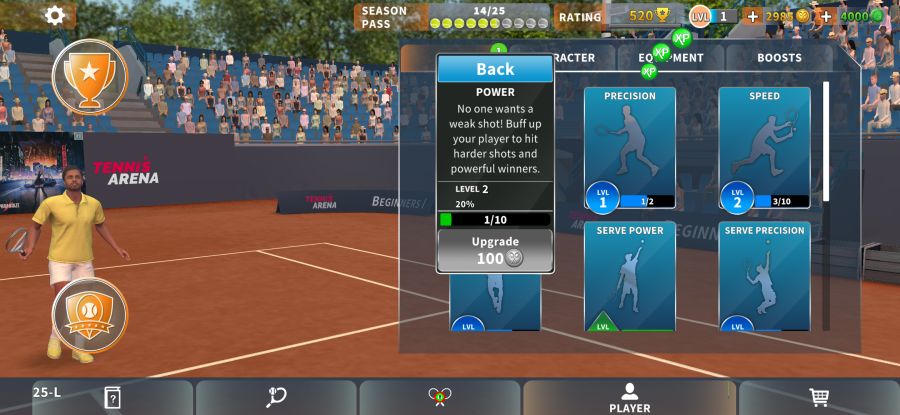Image resolution: width=900 pixels, height=415 pixels.
Task: Open the racket and ball tab
Action: point(276,397)
